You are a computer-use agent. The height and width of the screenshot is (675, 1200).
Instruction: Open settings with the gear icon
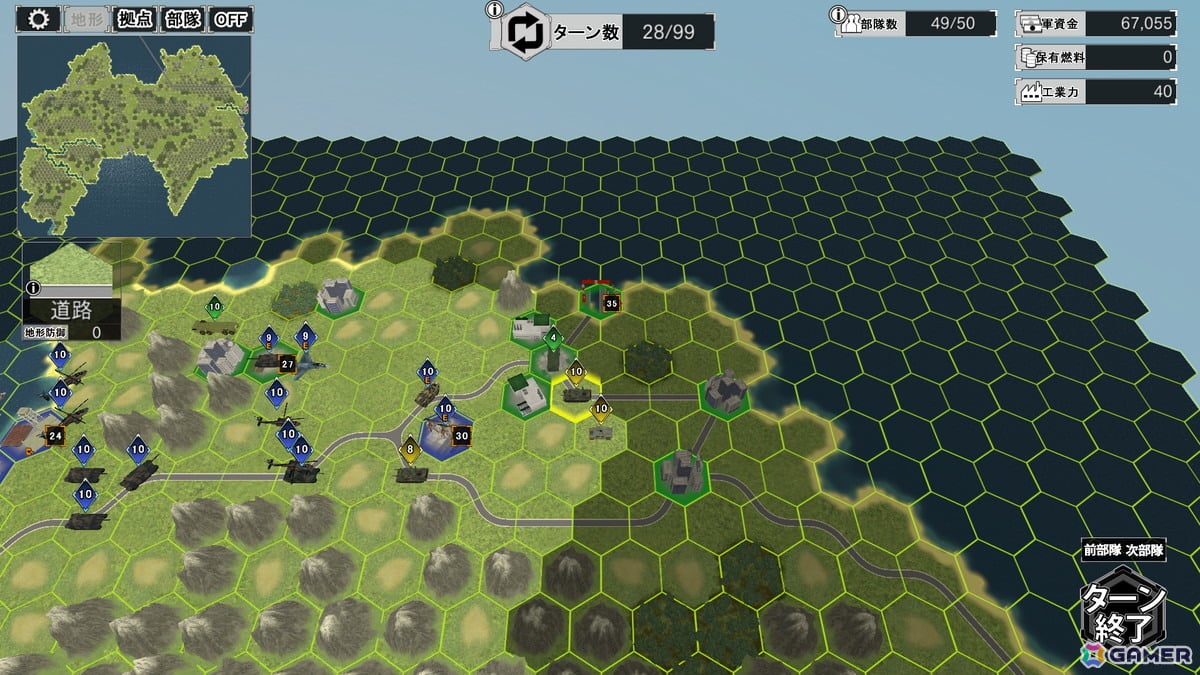click(39, 19)
